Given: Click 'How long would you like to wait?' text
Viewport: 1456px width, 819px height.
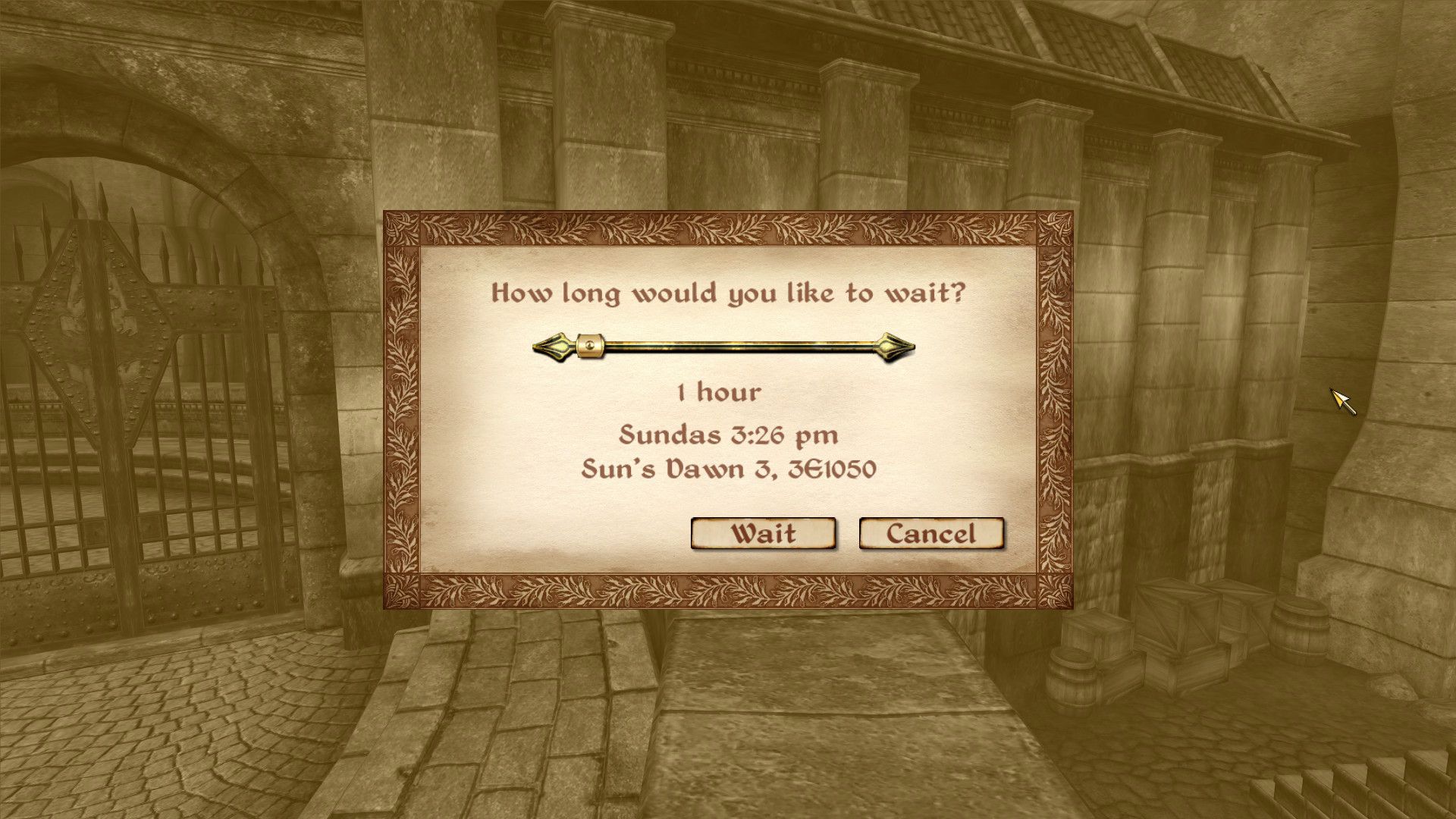Looking at the screenshot, I should click(x=728, y=293).
